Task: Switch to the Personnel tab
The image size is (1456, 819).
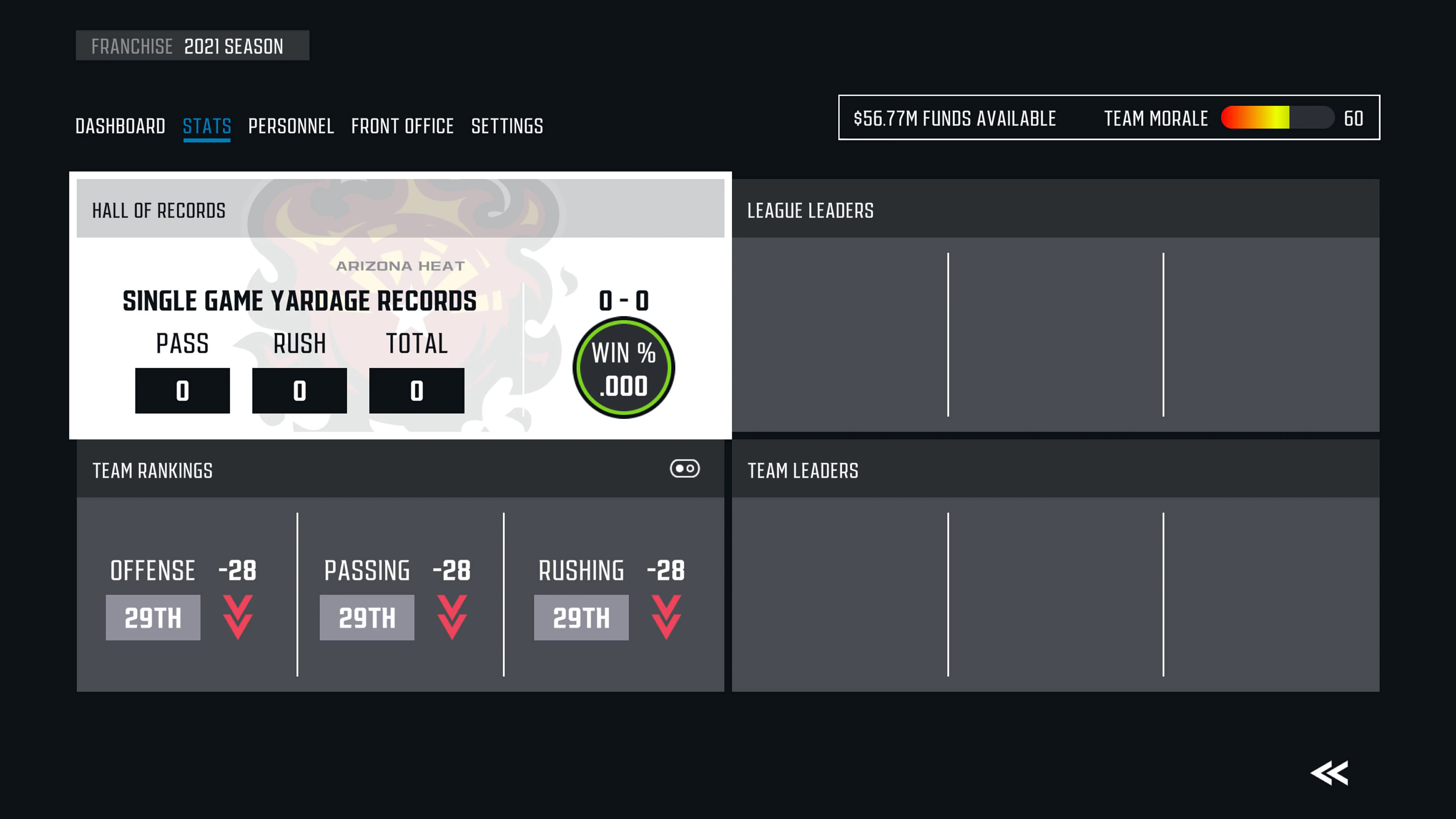Action: [291, 126]
